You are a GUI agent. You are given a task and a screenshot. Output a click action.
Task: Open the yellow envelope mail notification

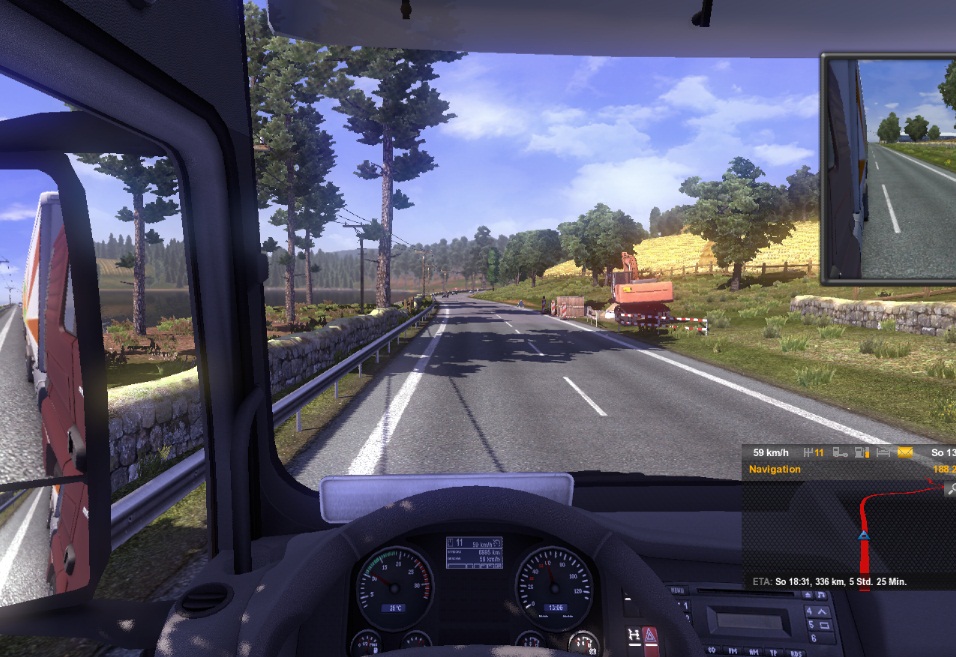(x=904, y=453)
